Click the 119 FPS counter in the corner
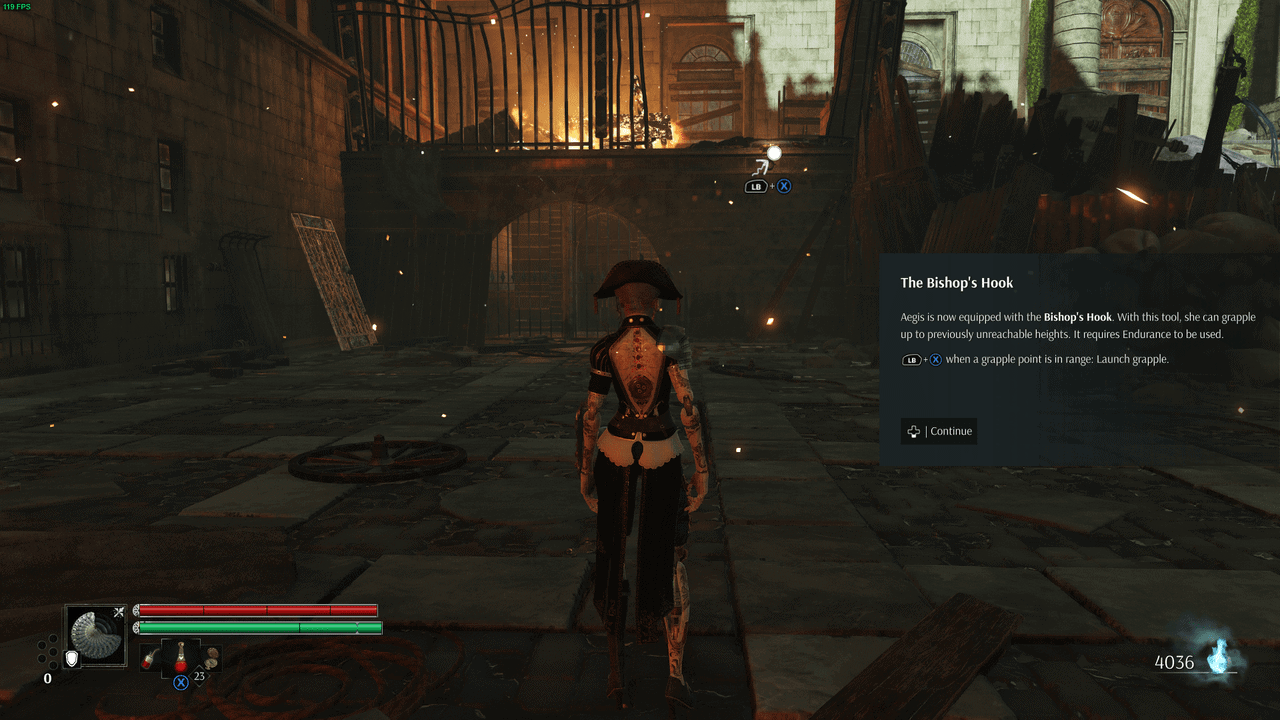 pos(17,8)
